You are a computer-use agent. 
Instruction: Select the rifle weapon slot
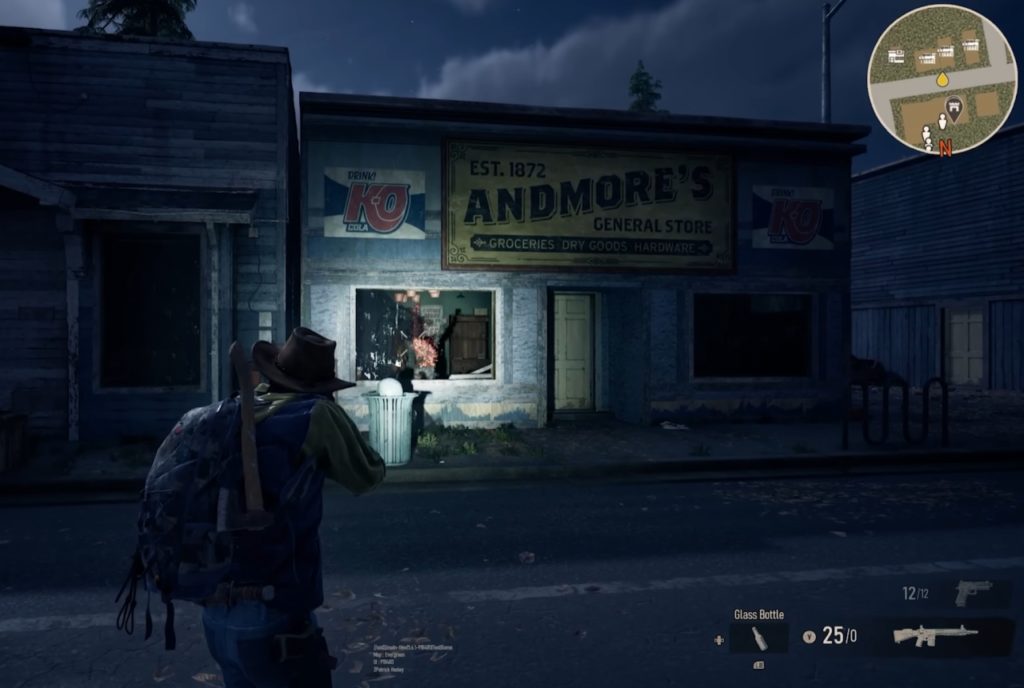tap(935, 635)
